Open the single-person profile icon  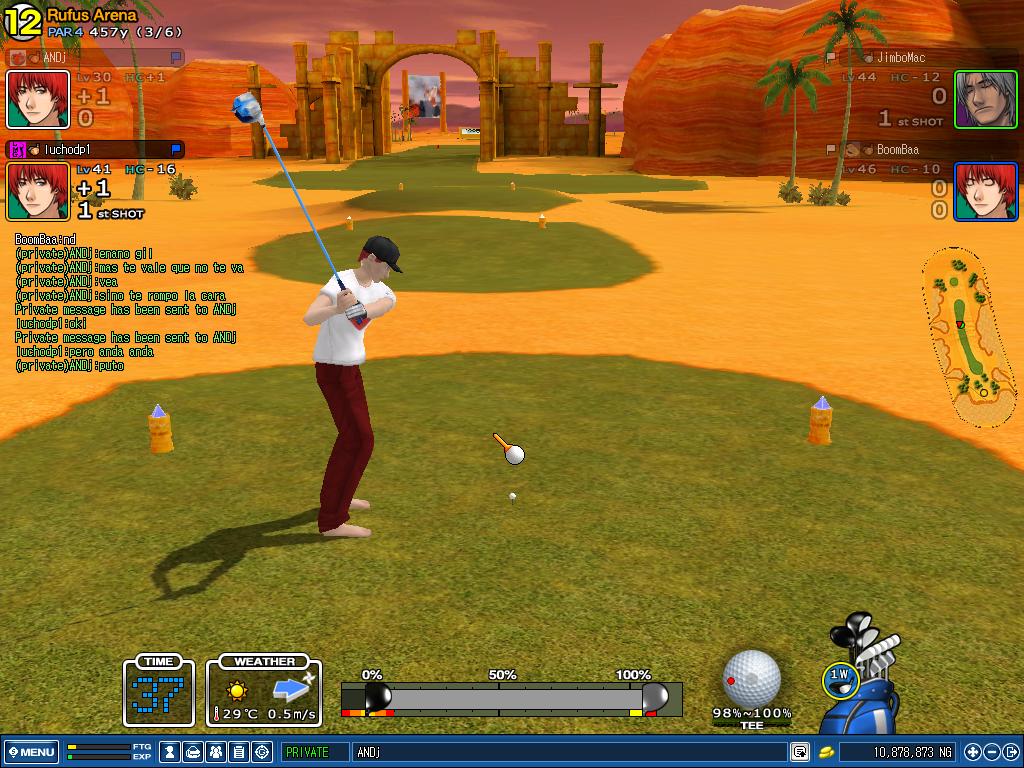[x=171, y=752]
